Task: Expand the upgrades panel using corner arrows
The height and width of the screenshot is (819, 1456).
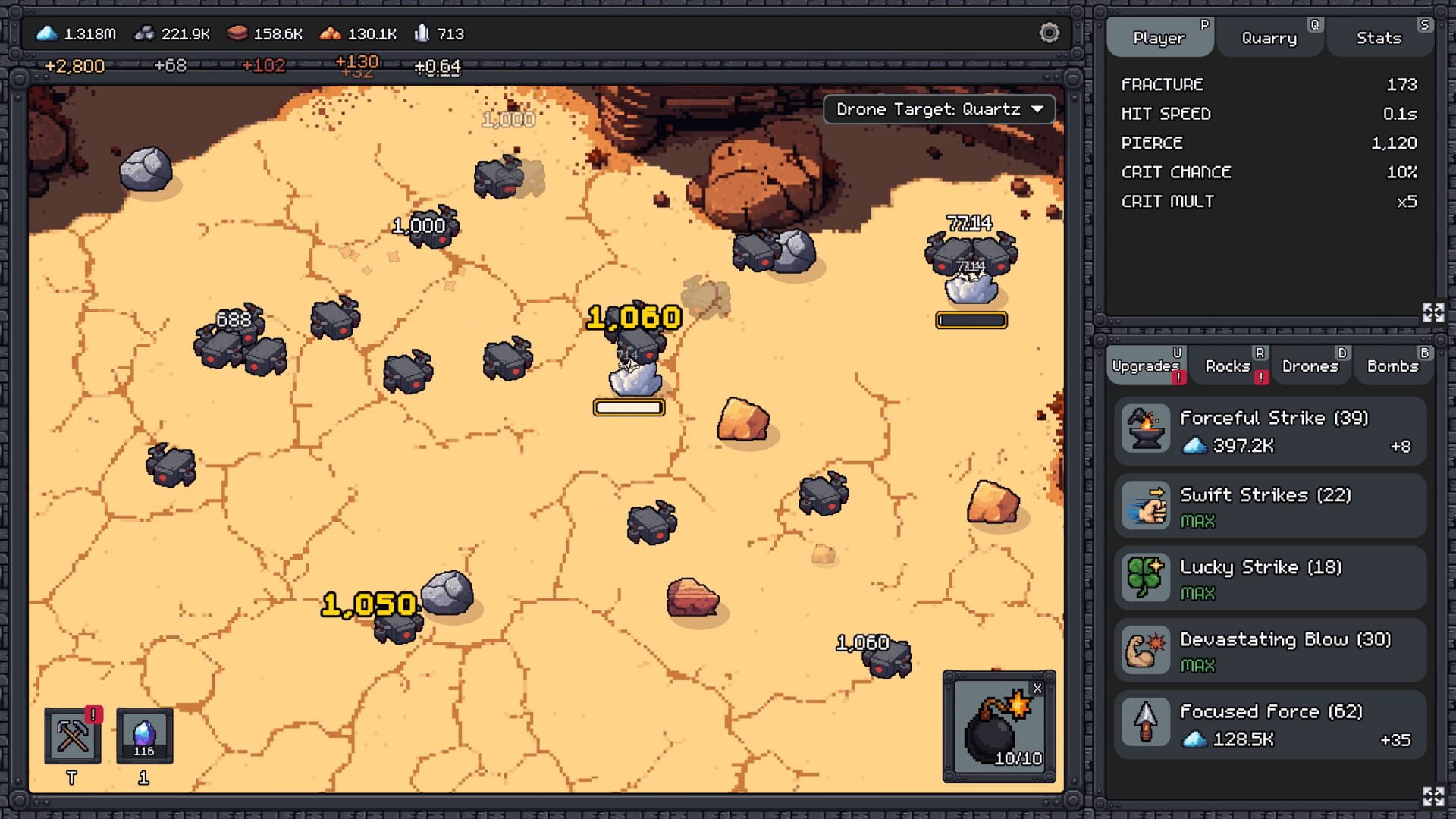Action: [1432, 798]
